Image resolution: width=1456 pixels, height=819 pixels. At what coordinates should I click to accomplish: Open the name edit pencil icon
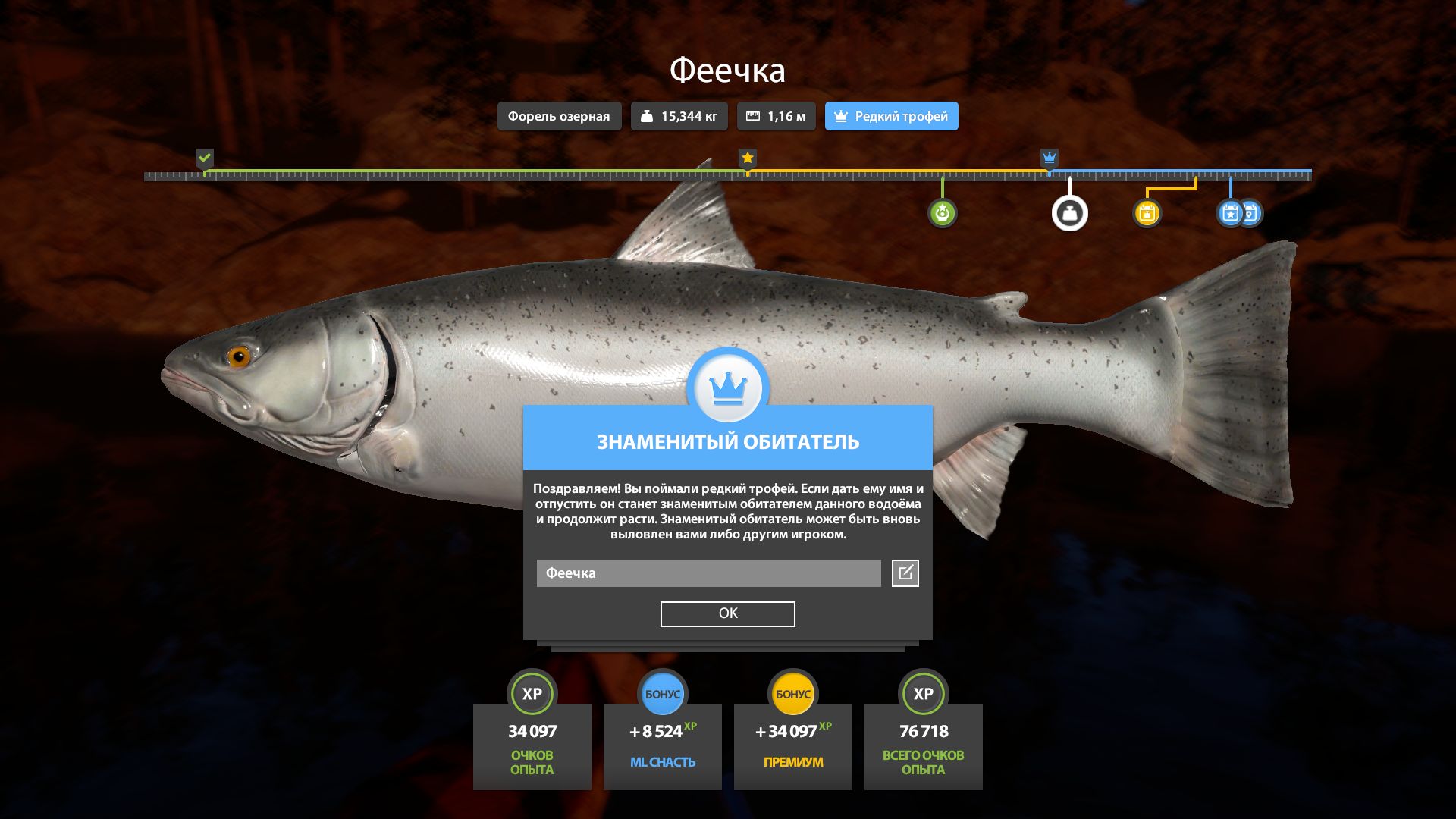905,573
